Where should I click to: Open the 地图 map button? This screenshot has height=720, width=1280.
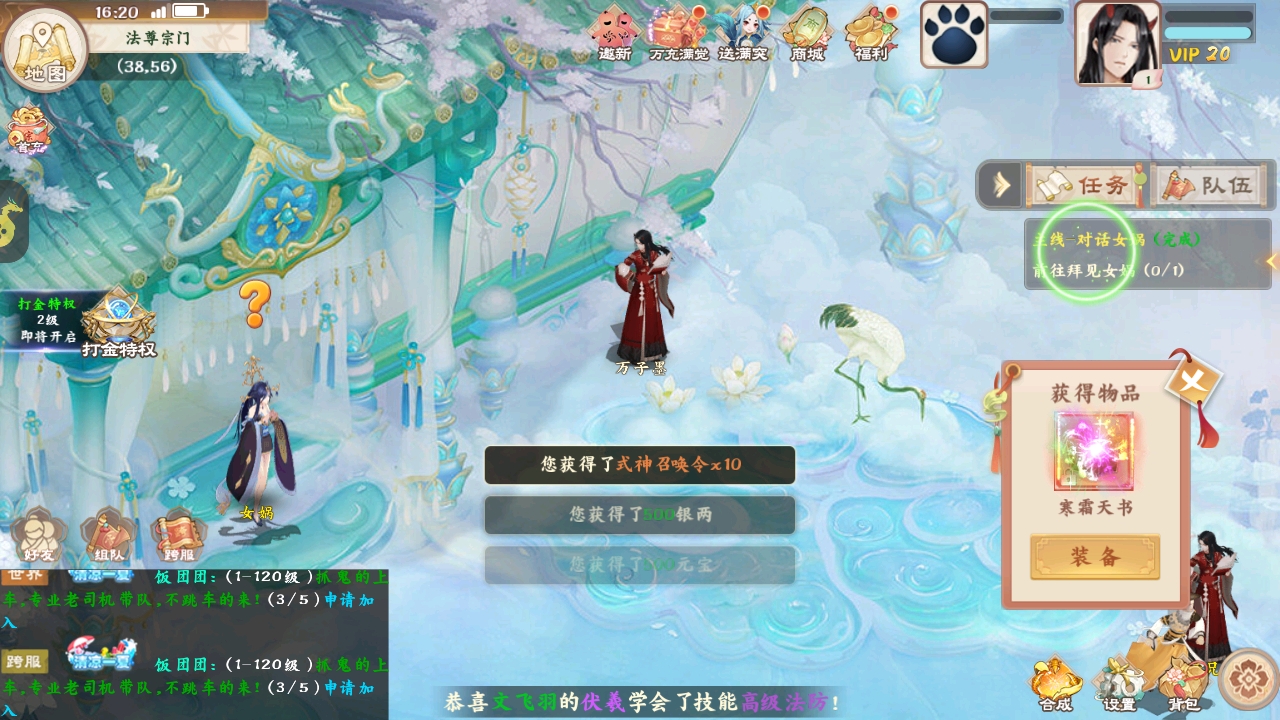(44, 48)
